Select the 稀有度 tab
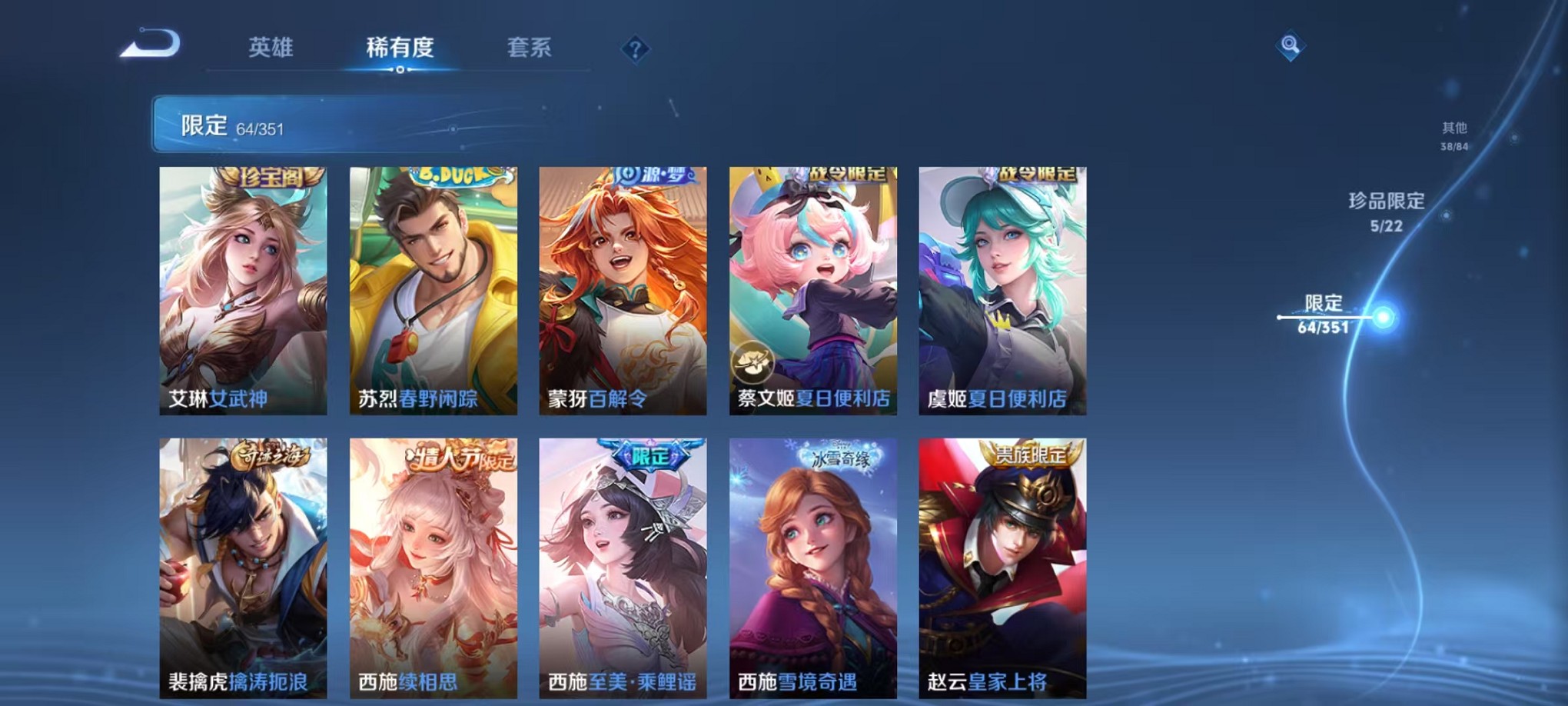 [x=400, y=48]
